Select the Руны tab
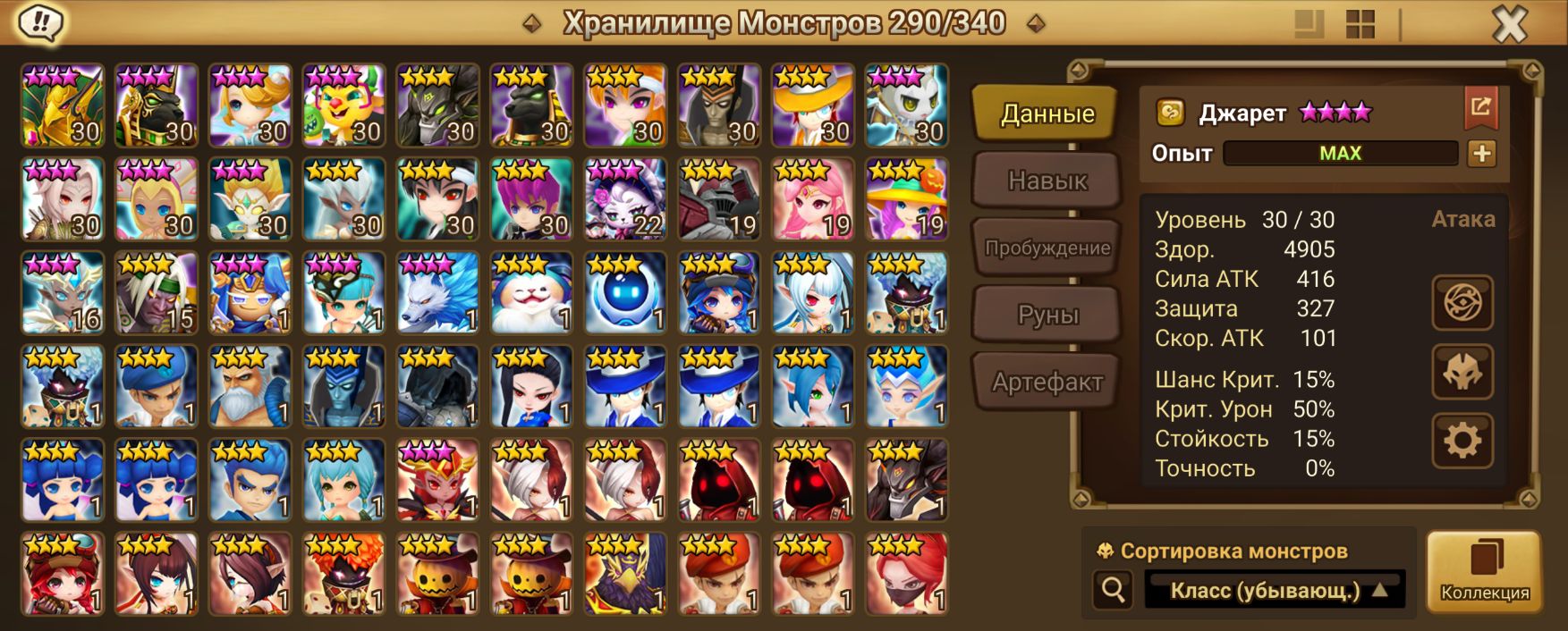This screenshot has width=1568, height=631. pos(1047,315)
